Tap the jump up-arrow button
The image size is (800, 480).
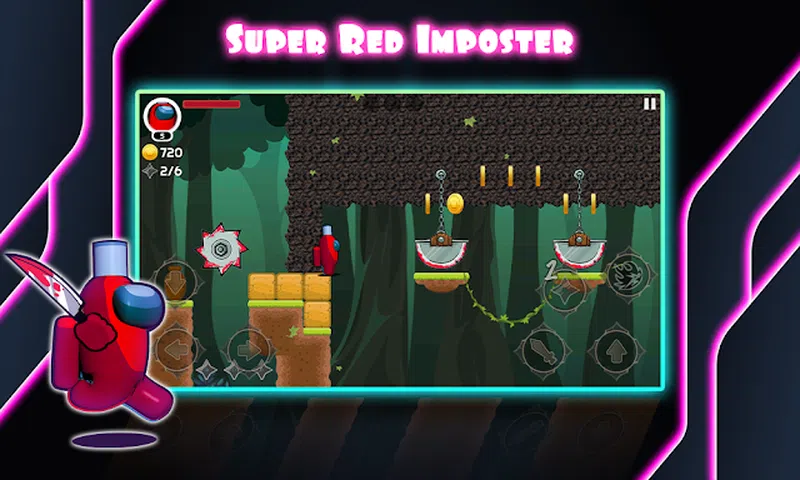pyautogui.click(x=614, y=351)
